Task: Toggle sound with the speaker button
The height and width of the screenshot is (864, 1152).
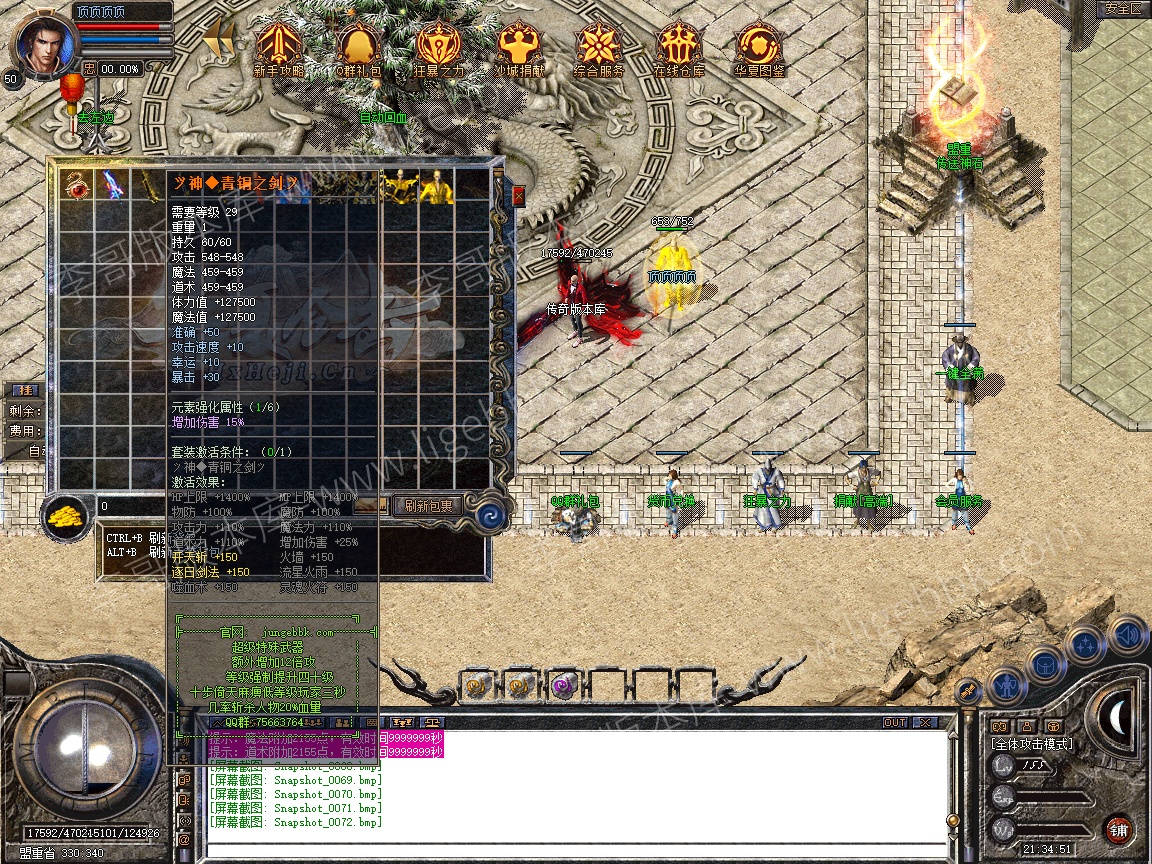Action: pos(1127,635)
